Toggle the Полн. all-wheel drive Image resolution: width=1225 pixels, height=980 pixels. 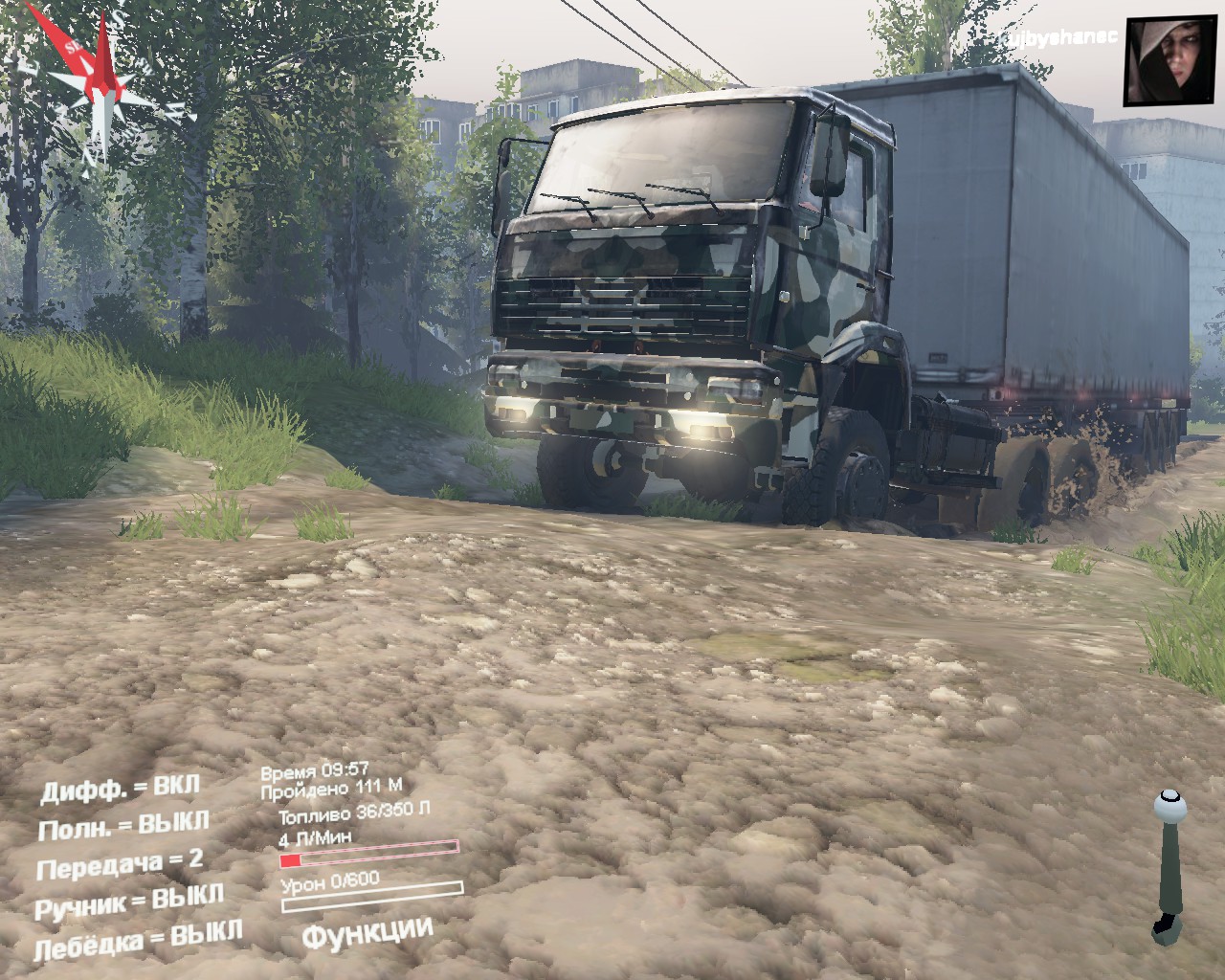123,826
